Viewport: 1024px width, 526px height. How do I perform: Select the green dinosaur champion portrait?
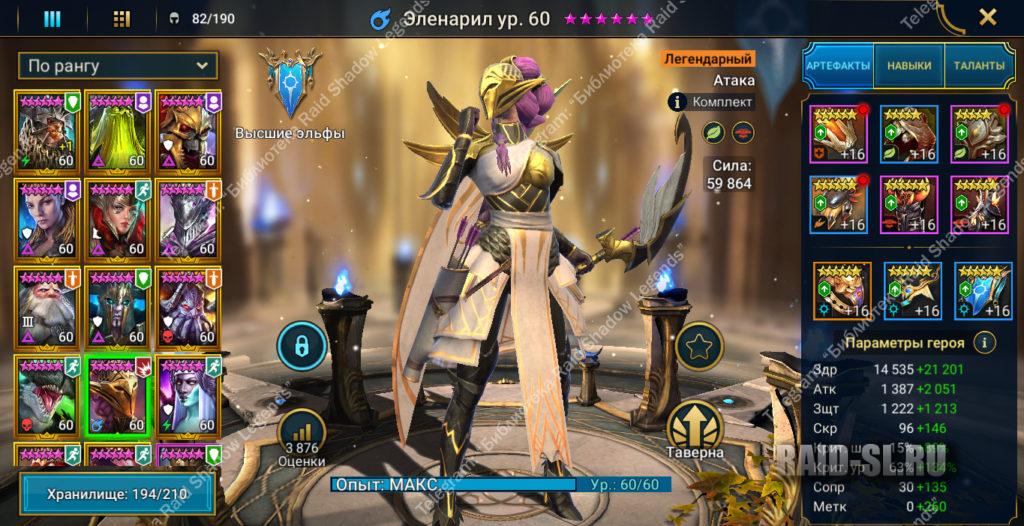point(47,394)
